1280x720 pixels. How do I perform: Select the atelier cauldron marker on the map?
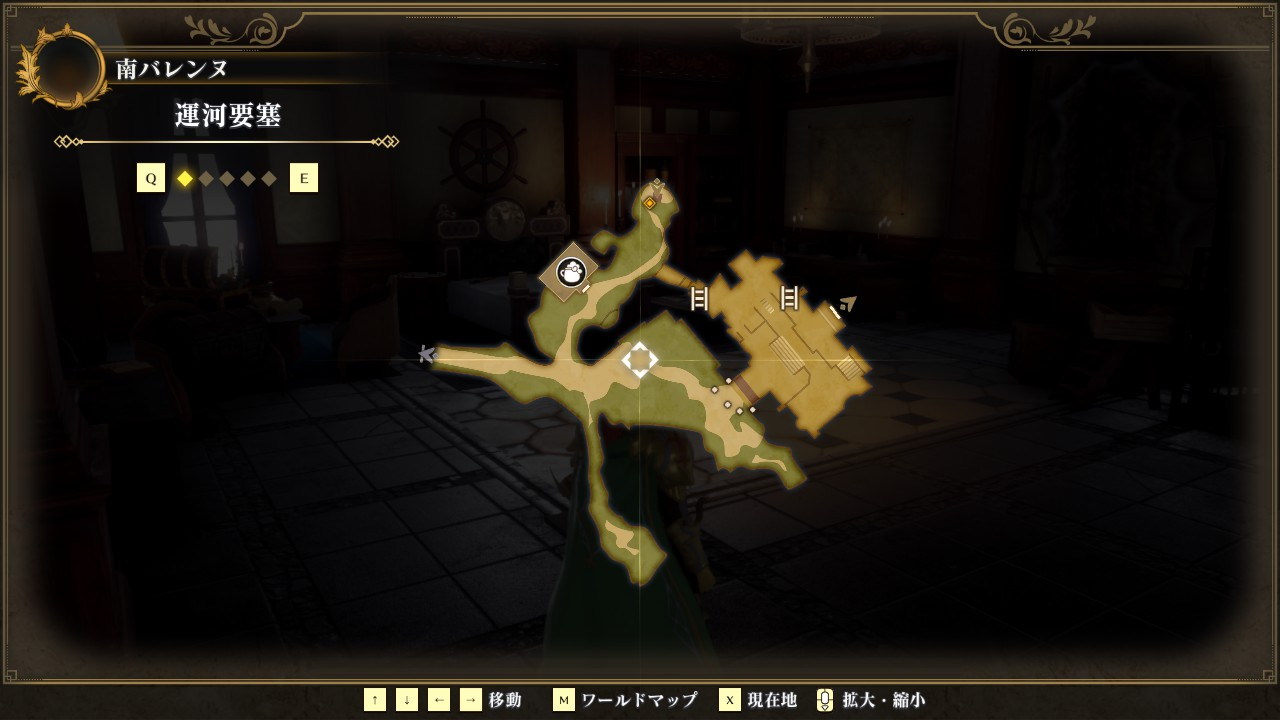[x=570, y=271]
